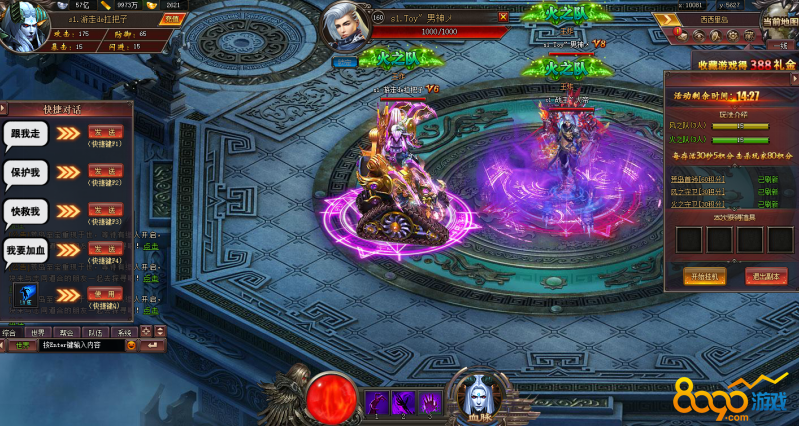Activate skill slot 3 purple hand ability
This screenshot has height=426, width=799.
(429, 401)
